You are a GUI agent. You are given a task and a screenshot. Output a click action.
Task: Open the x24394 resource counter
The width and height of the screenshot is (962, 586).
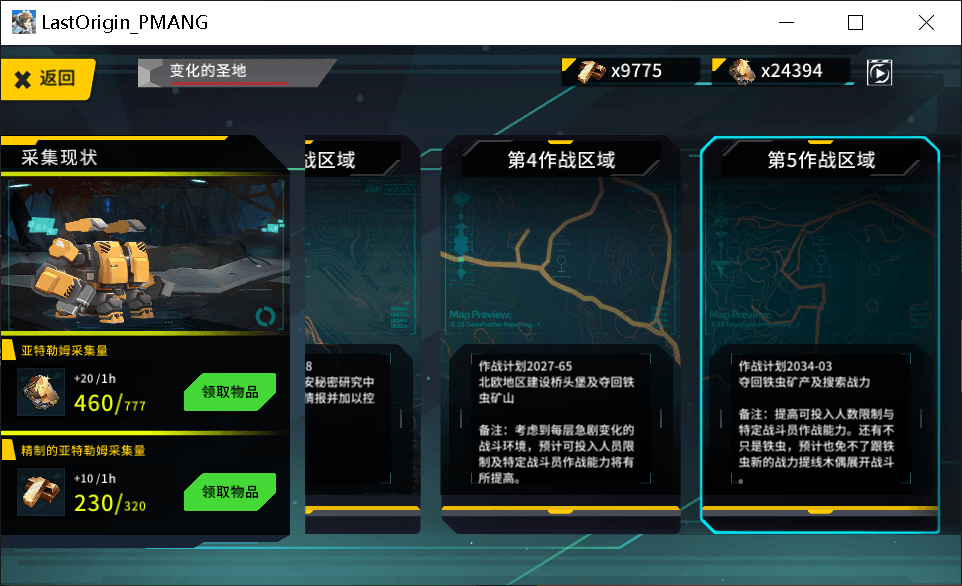coord(780,71)
